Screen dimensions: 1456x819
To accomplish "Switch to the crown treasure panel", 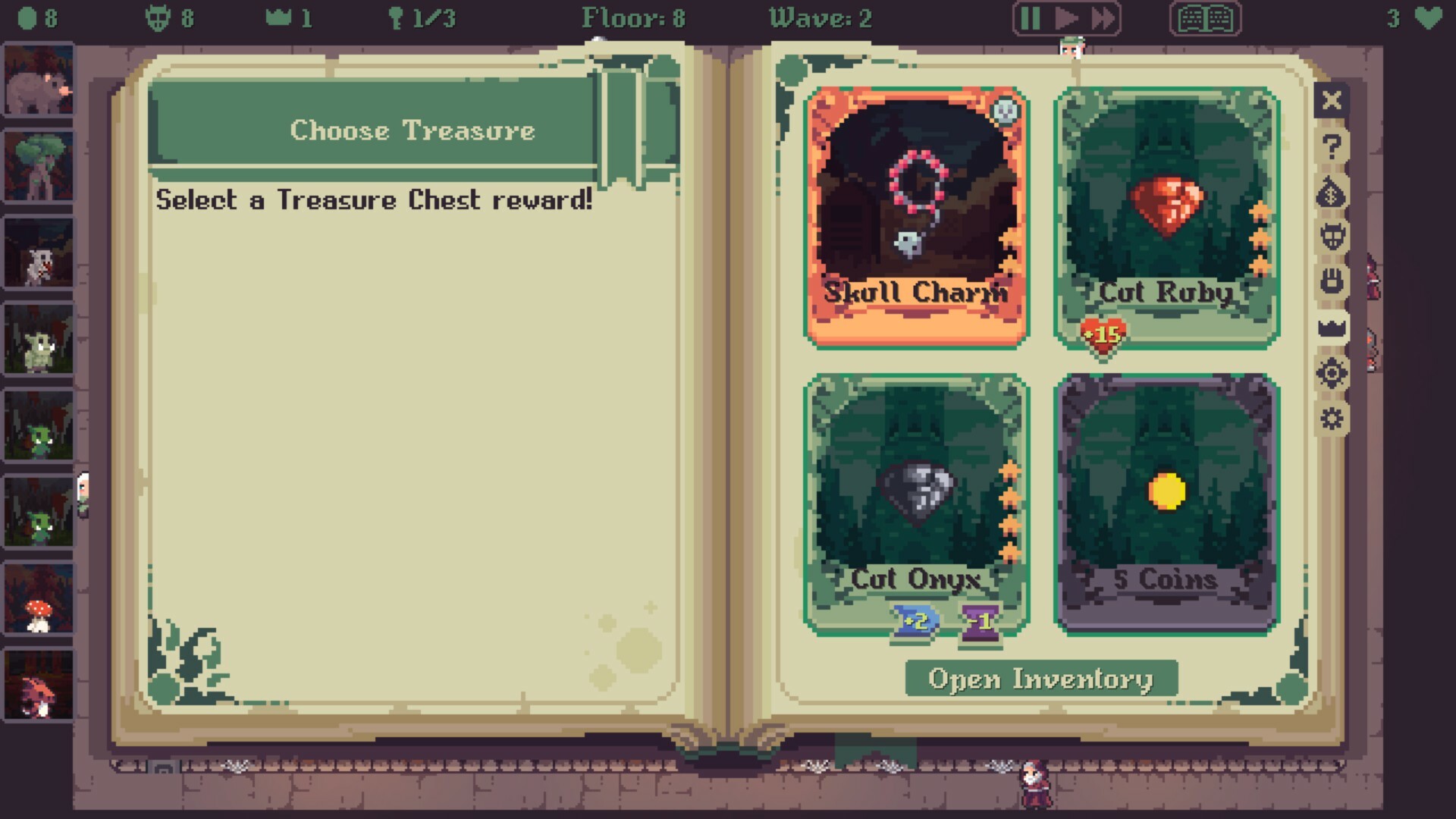I will click(1332, 329).
